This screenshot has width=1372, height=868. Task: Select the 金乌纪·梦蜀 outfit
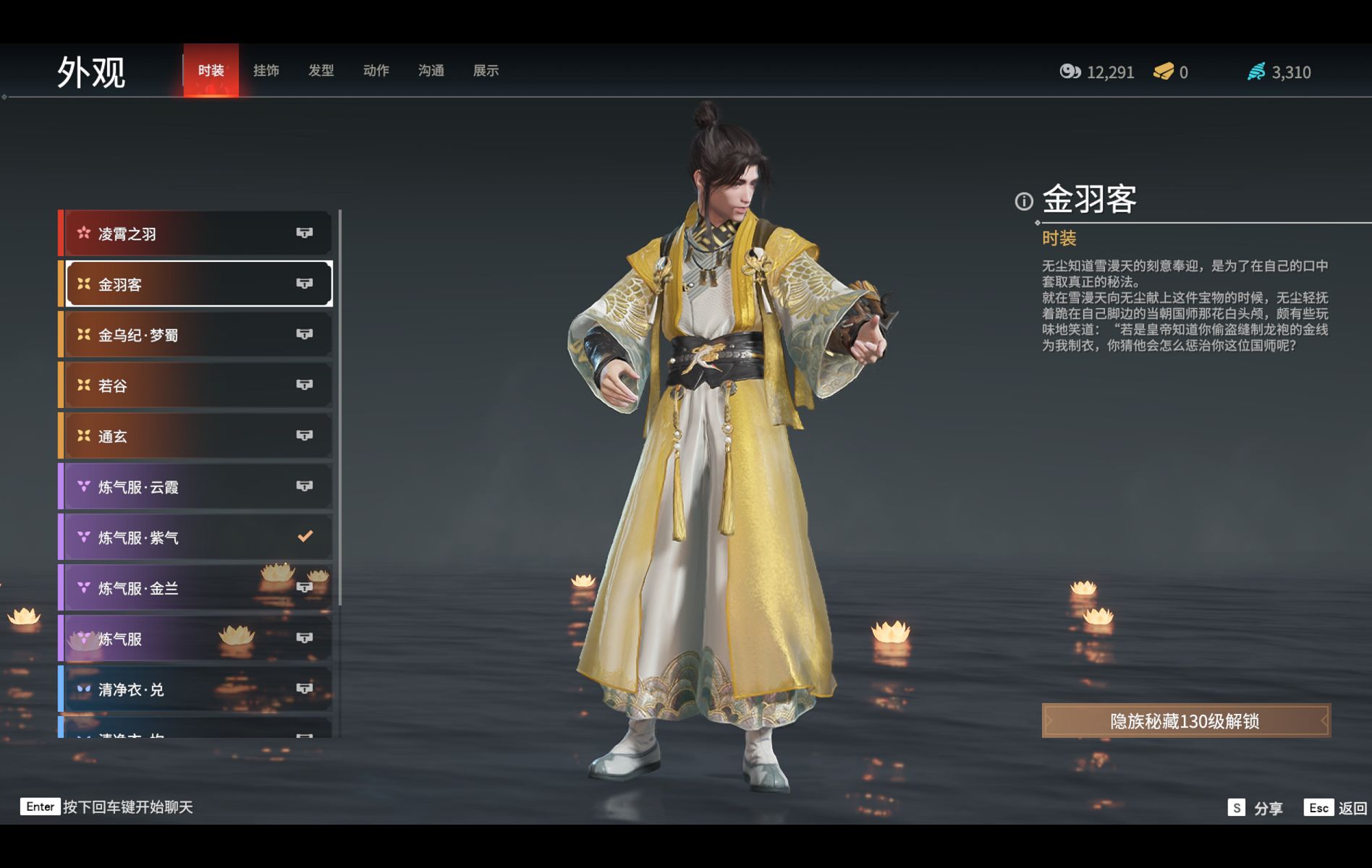(x=197, y=335)
